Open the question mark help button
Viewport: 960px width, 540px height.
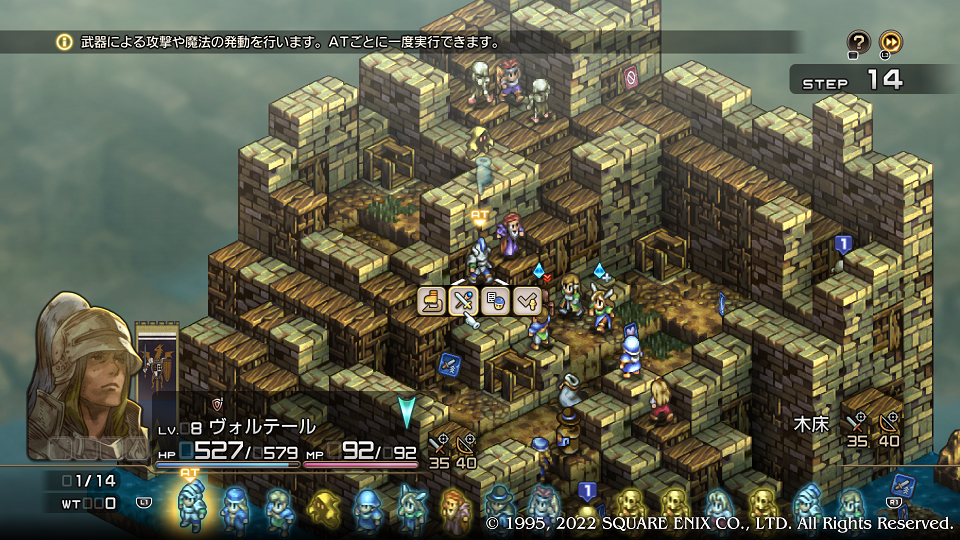858,41
